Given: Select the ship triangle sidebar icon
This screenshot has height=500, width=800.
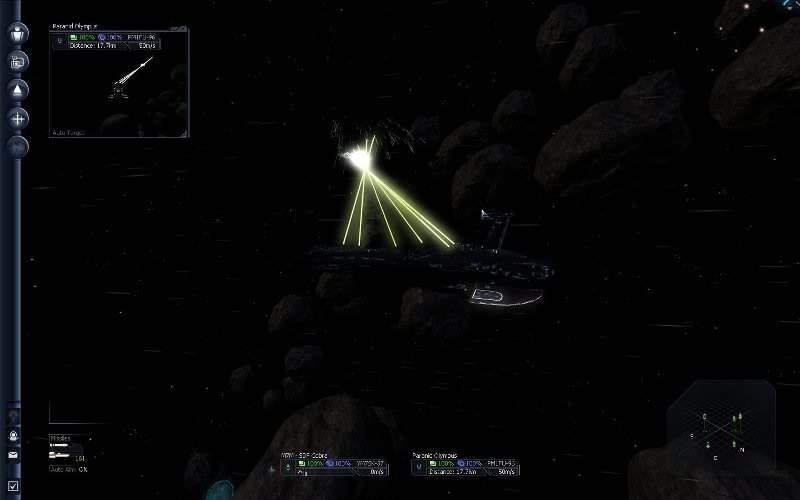Looking at the screenshot, I should point(18,90).
